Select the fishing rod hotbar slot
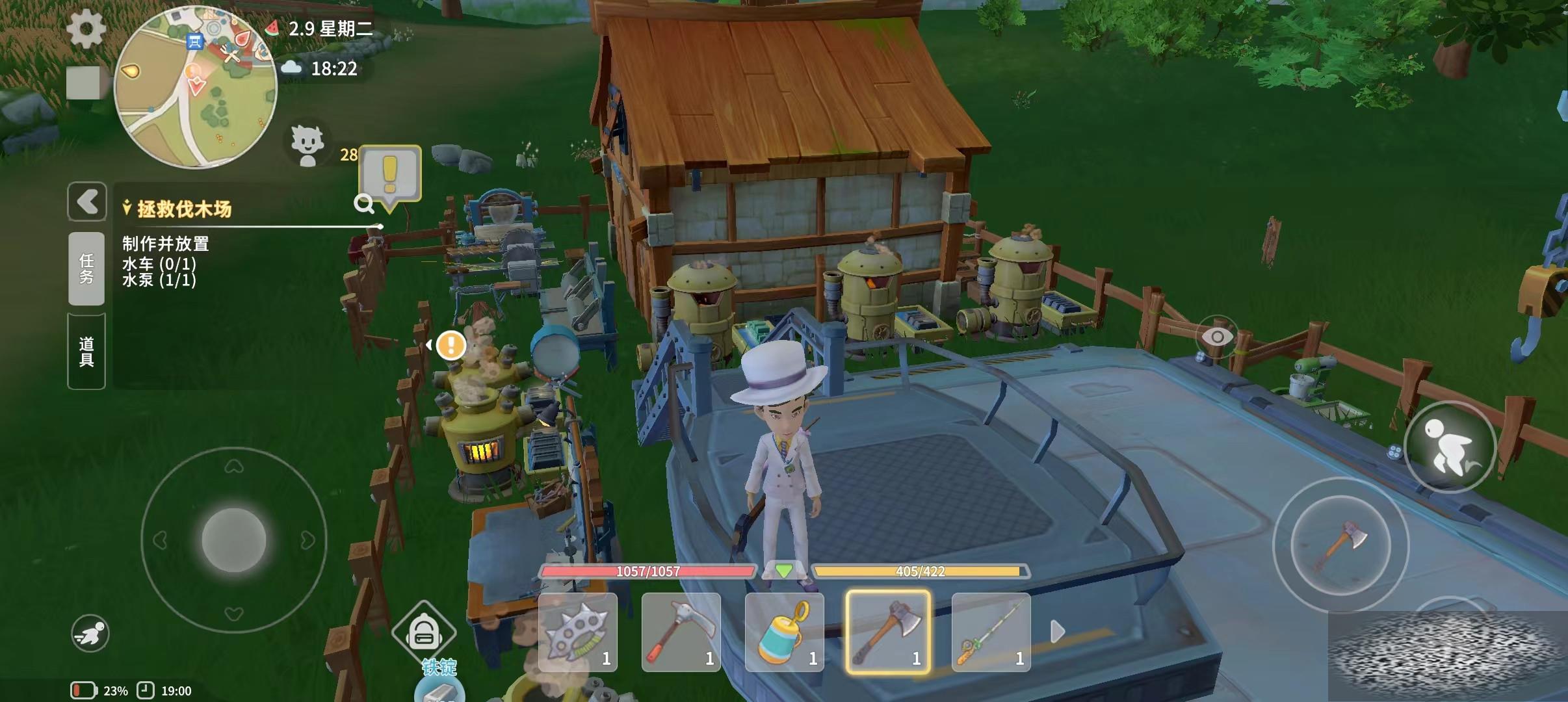 (991, 632)
